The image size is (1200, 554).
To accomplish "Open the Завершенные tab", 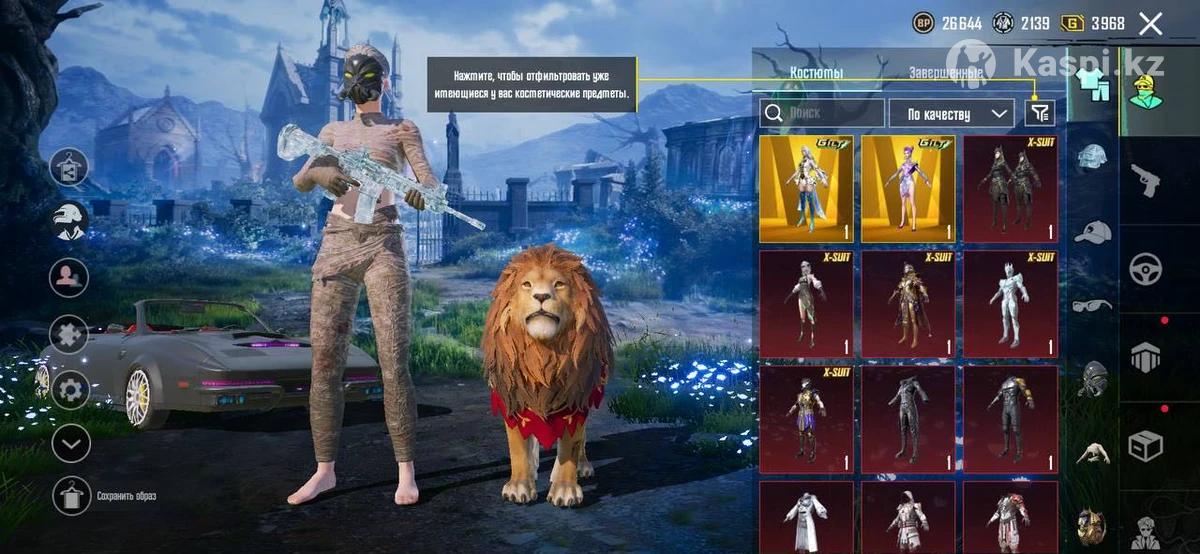I will (x=946, y=73).
